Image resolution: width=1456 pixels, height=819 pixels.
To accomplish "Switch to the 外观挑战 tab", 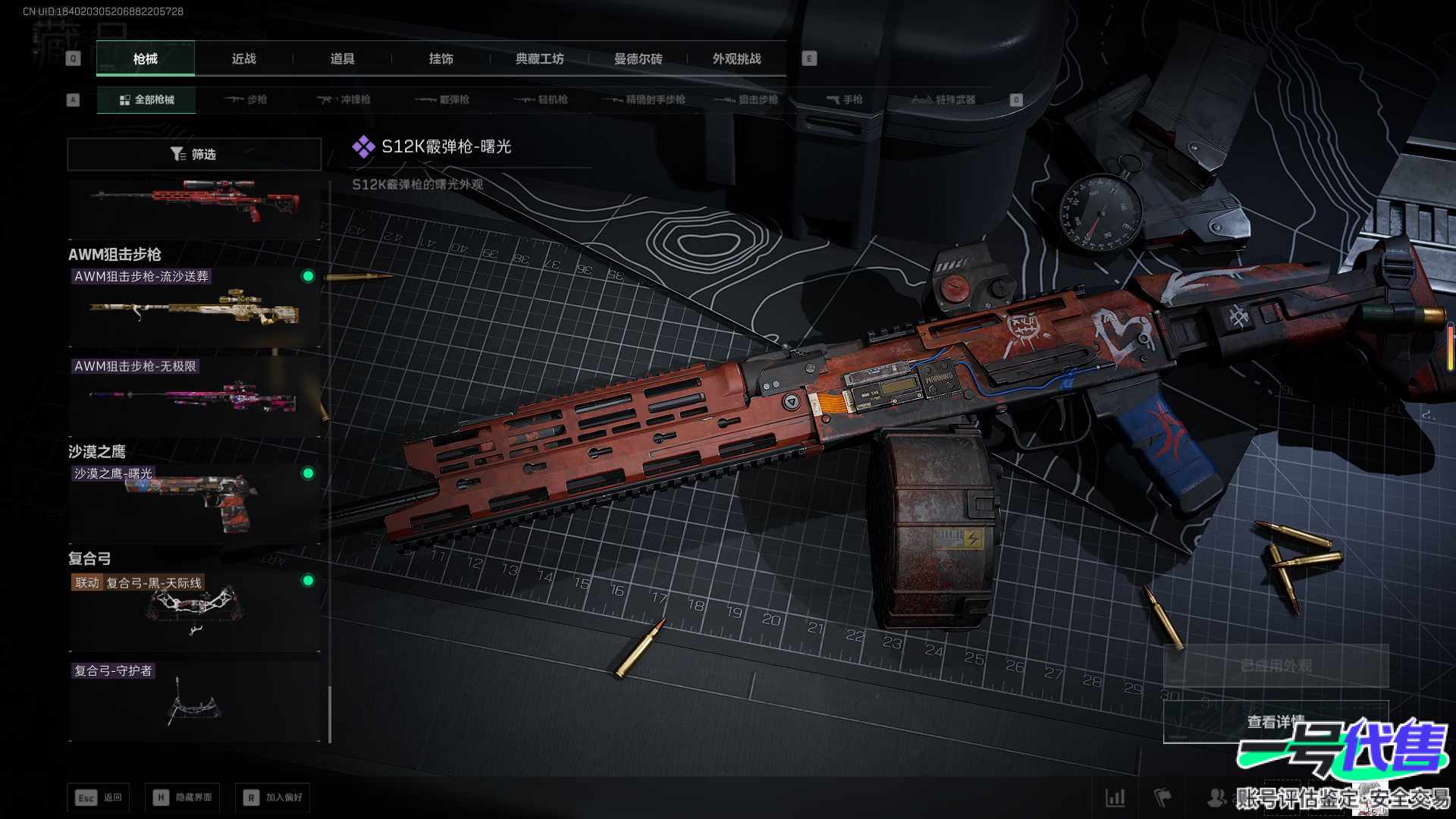I will 736,59.
